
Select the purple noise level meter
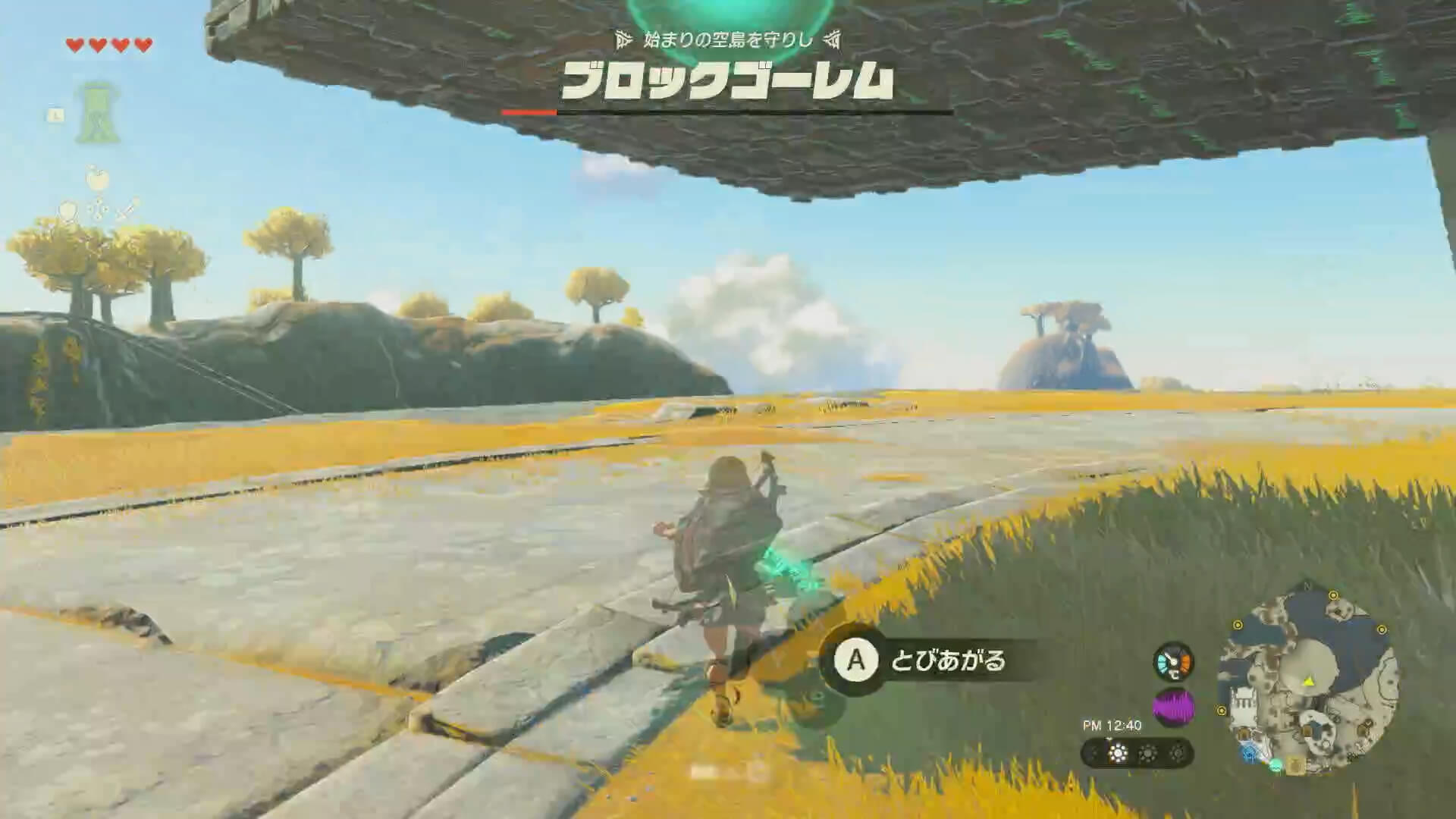(x=1173, y=706)
